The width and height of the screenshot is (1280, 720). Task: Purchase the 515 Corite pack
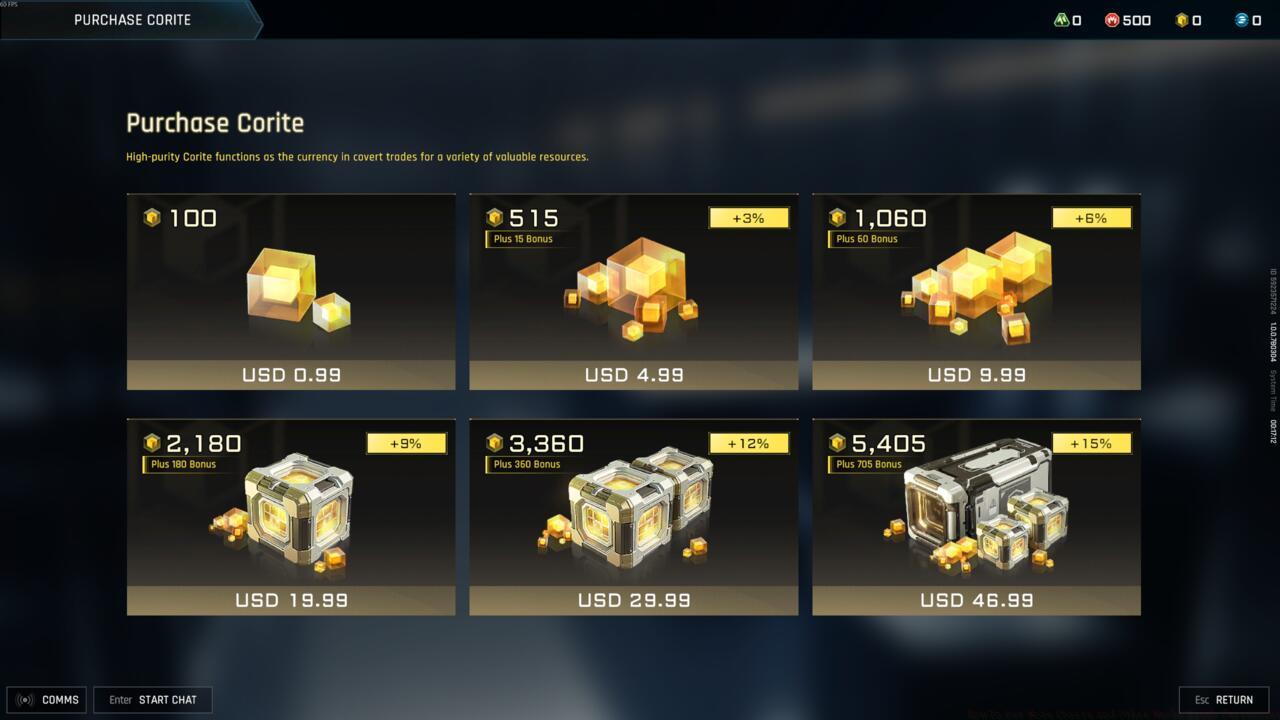click(x=633, y=292)
